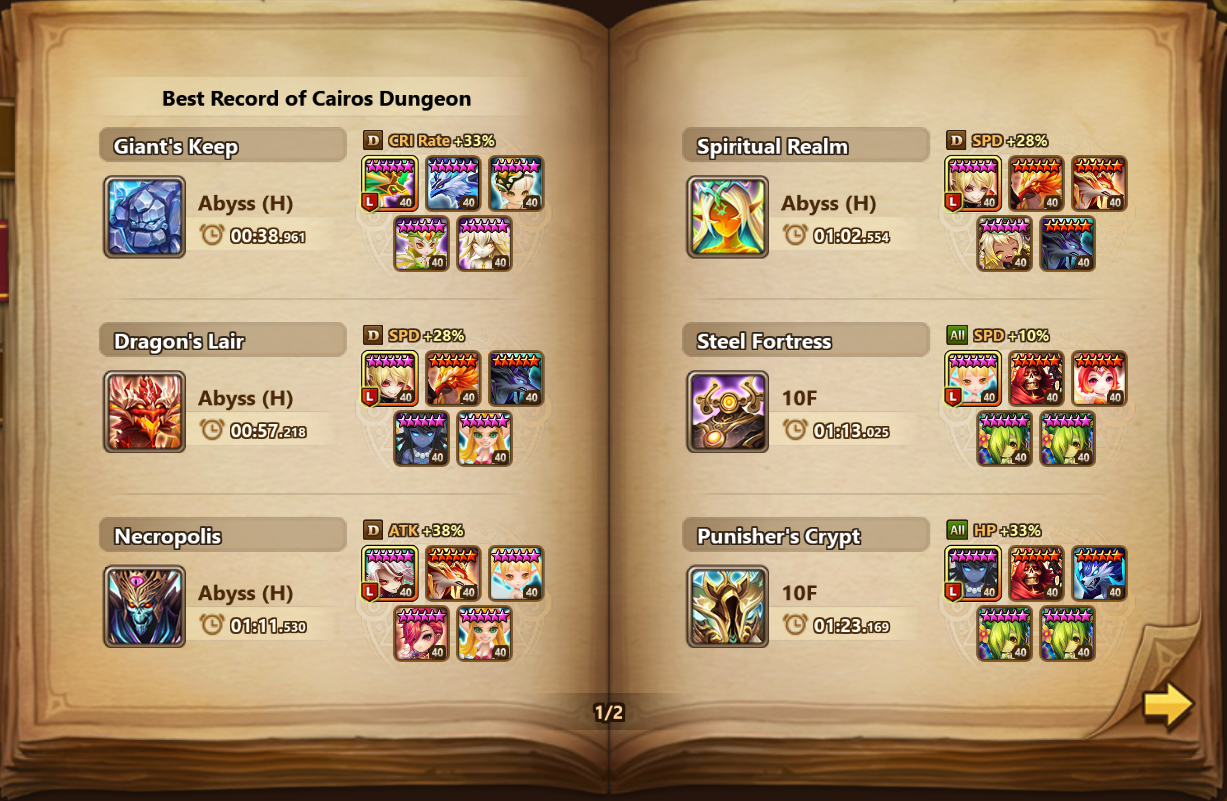Choose the Punisher's Crypt boss icon
The height and width of the screenshot is (801, 1227).
pos(728,607)
